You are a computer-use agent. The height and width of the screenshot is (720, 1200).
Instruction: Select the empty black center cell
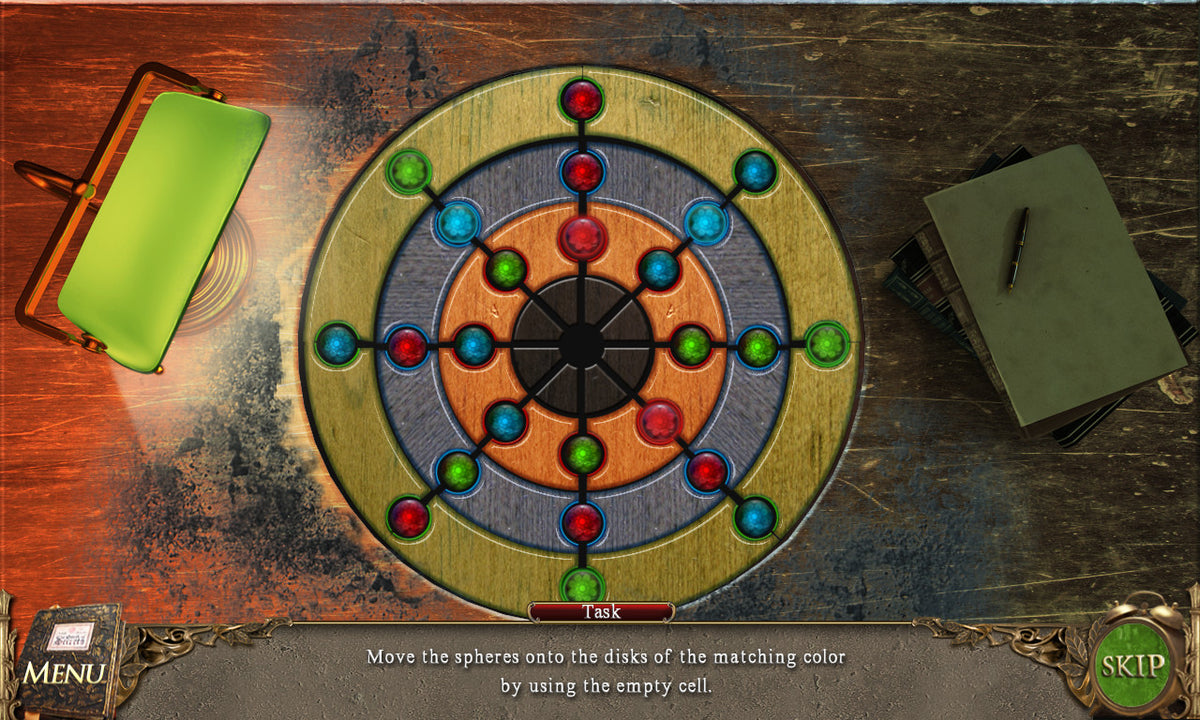coord(581,345)
